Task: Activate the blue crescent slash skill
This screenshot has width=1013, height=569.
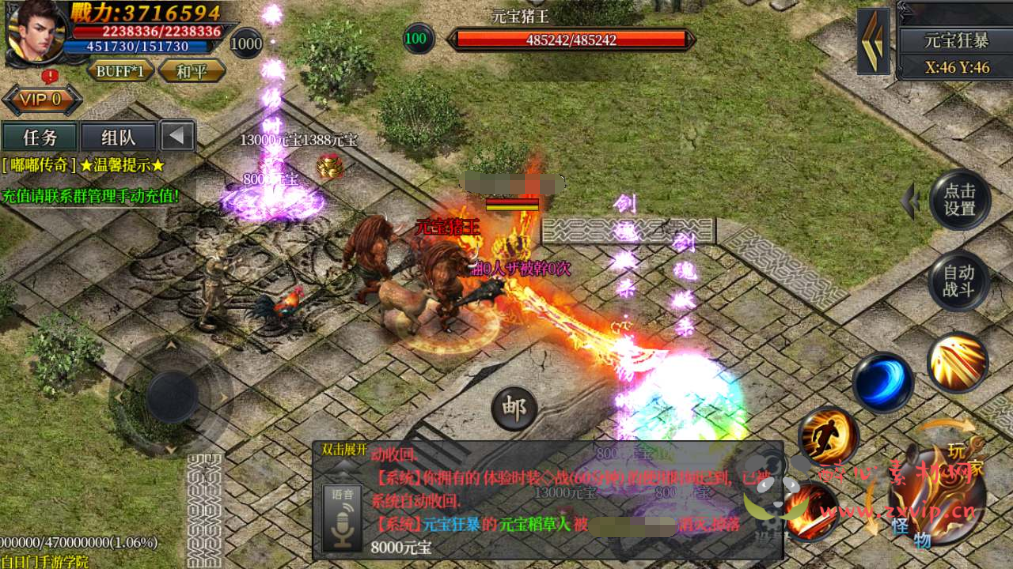Action: [x=882, y=382]
